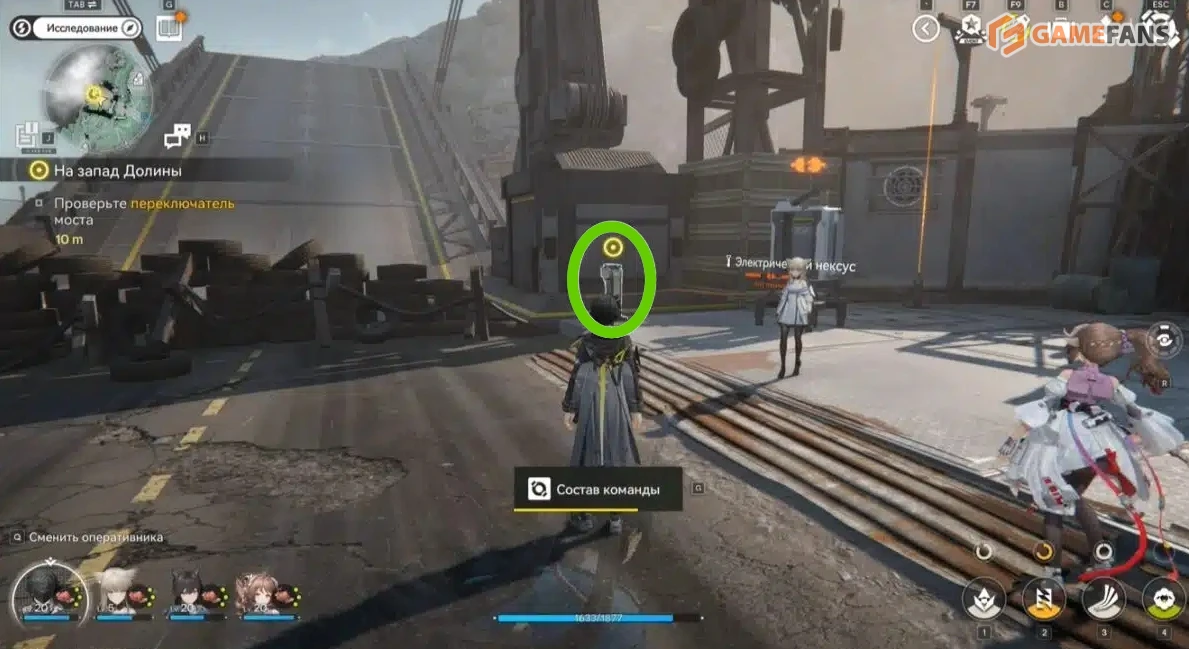Open the chat bubbles icon
Screen dimensions: 1189x649
point(177,135)
